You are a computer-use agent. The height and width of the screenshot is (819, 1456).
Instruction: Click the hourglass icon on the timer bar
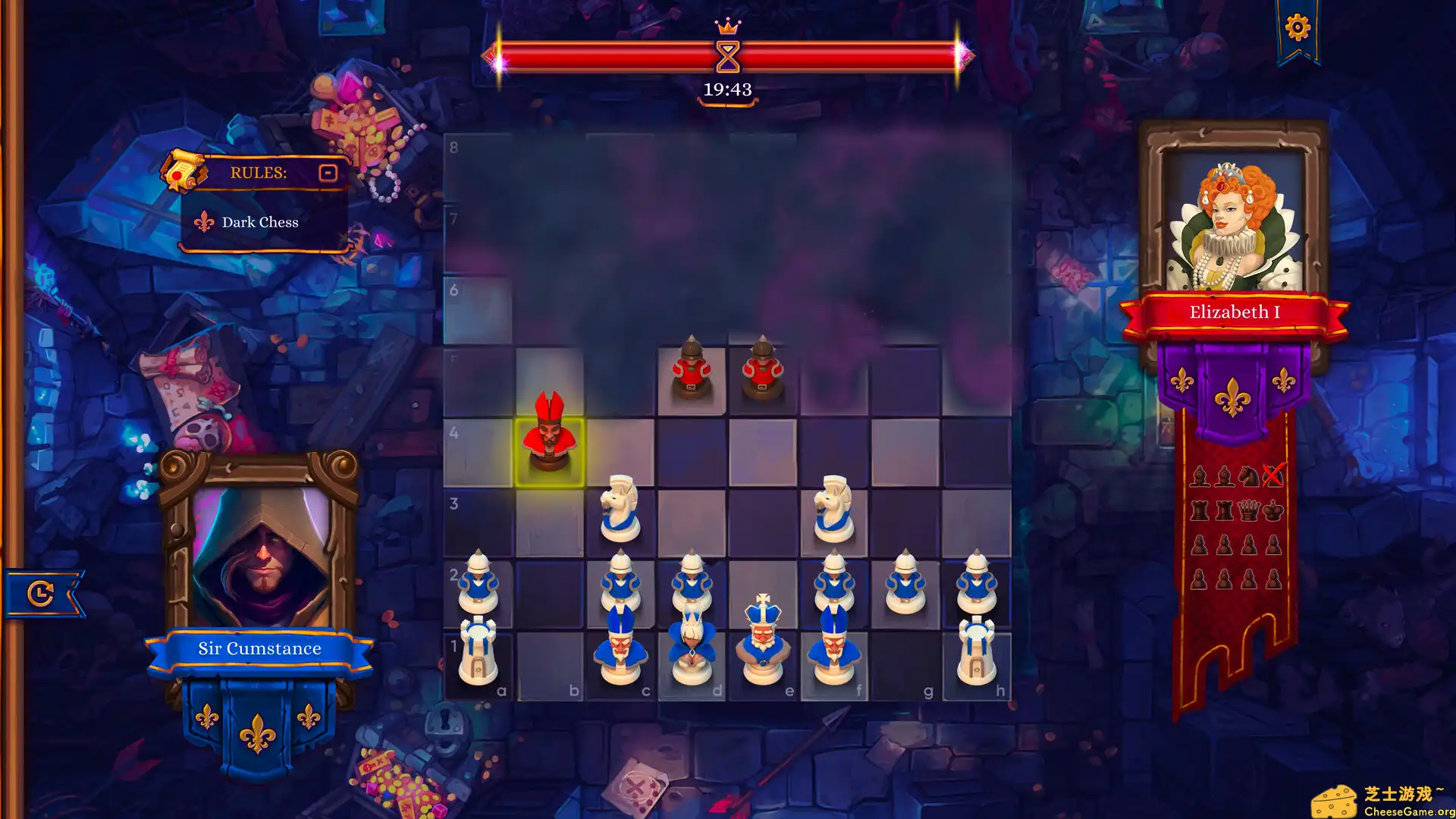[727, 57]
